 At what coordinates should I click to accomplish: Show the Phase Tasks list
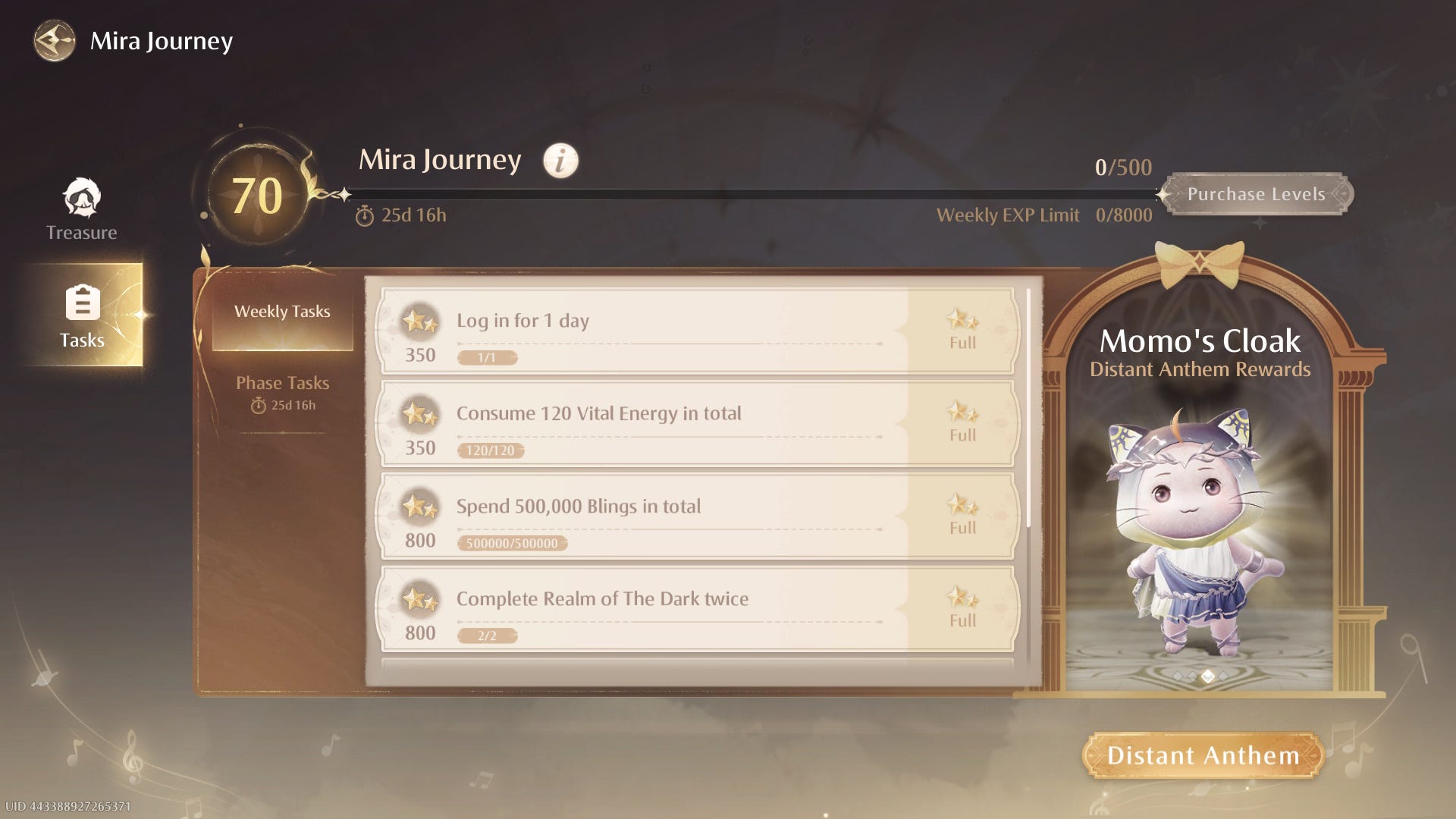[282, 391]
